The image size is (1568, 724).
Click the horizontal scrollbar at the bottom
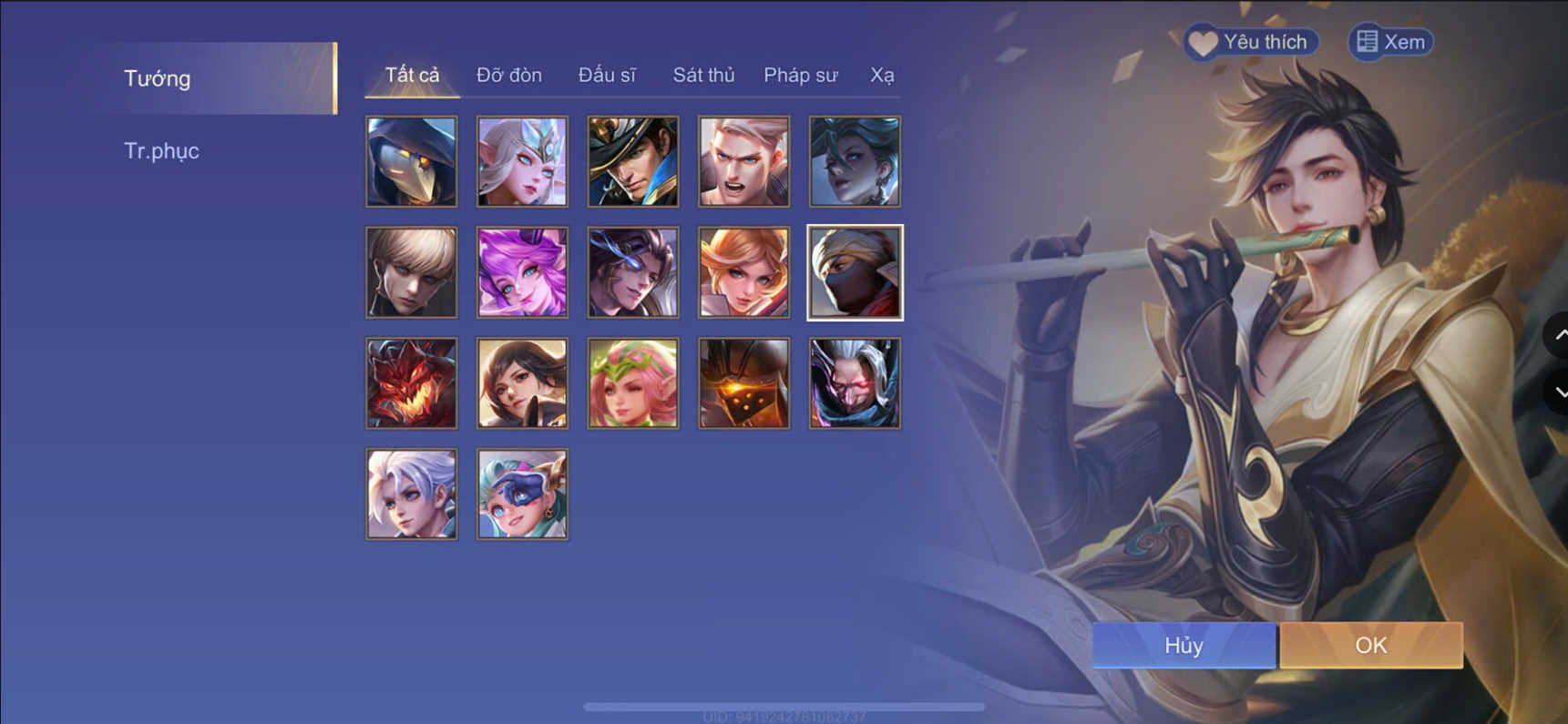[785, 704]
